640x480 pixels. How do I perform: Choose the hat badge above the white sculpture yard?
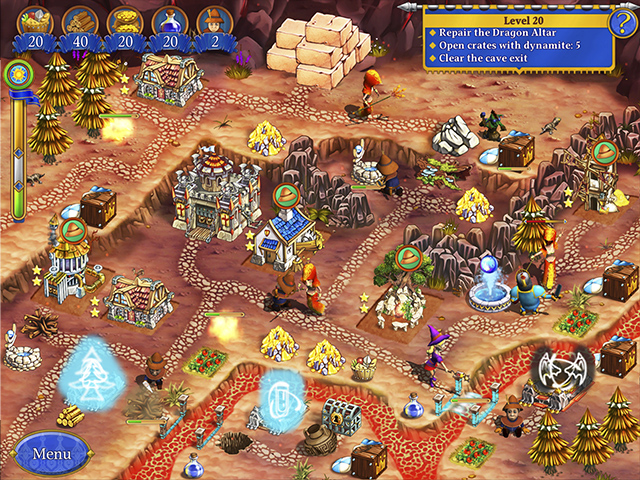[407, 258]
